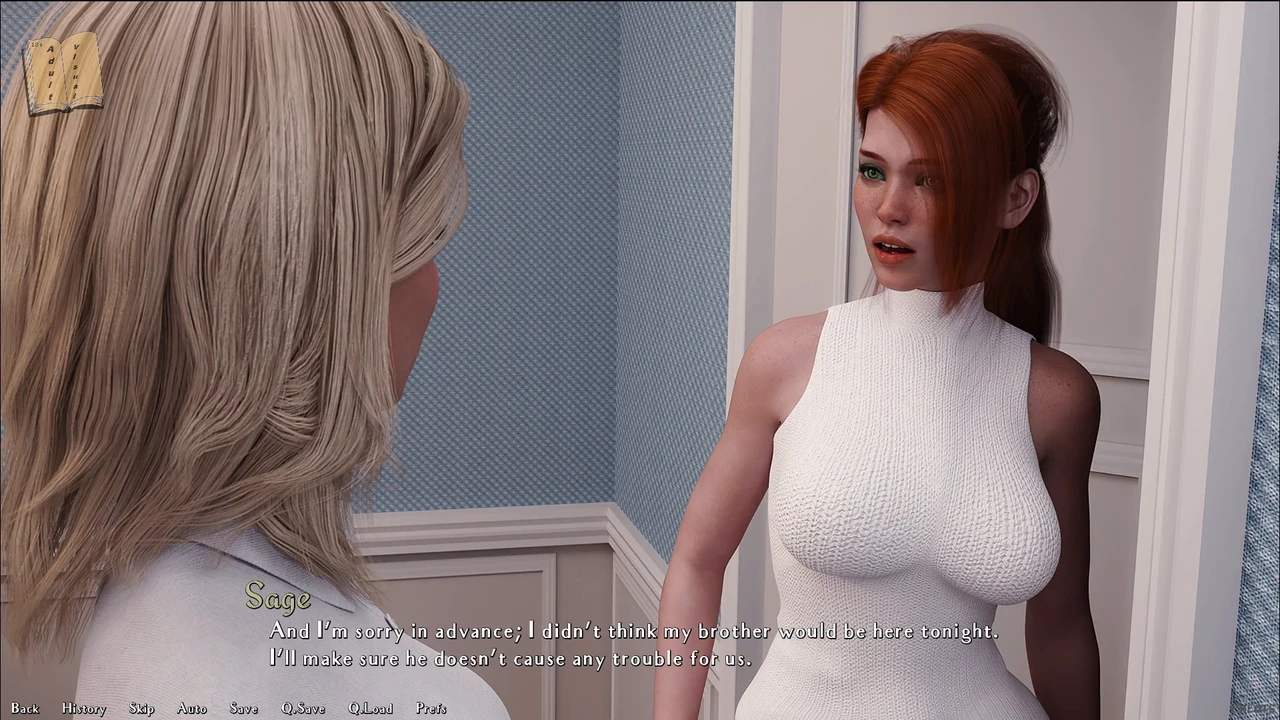
Task: Quick load with Q.Load
Action: point(370,708)
